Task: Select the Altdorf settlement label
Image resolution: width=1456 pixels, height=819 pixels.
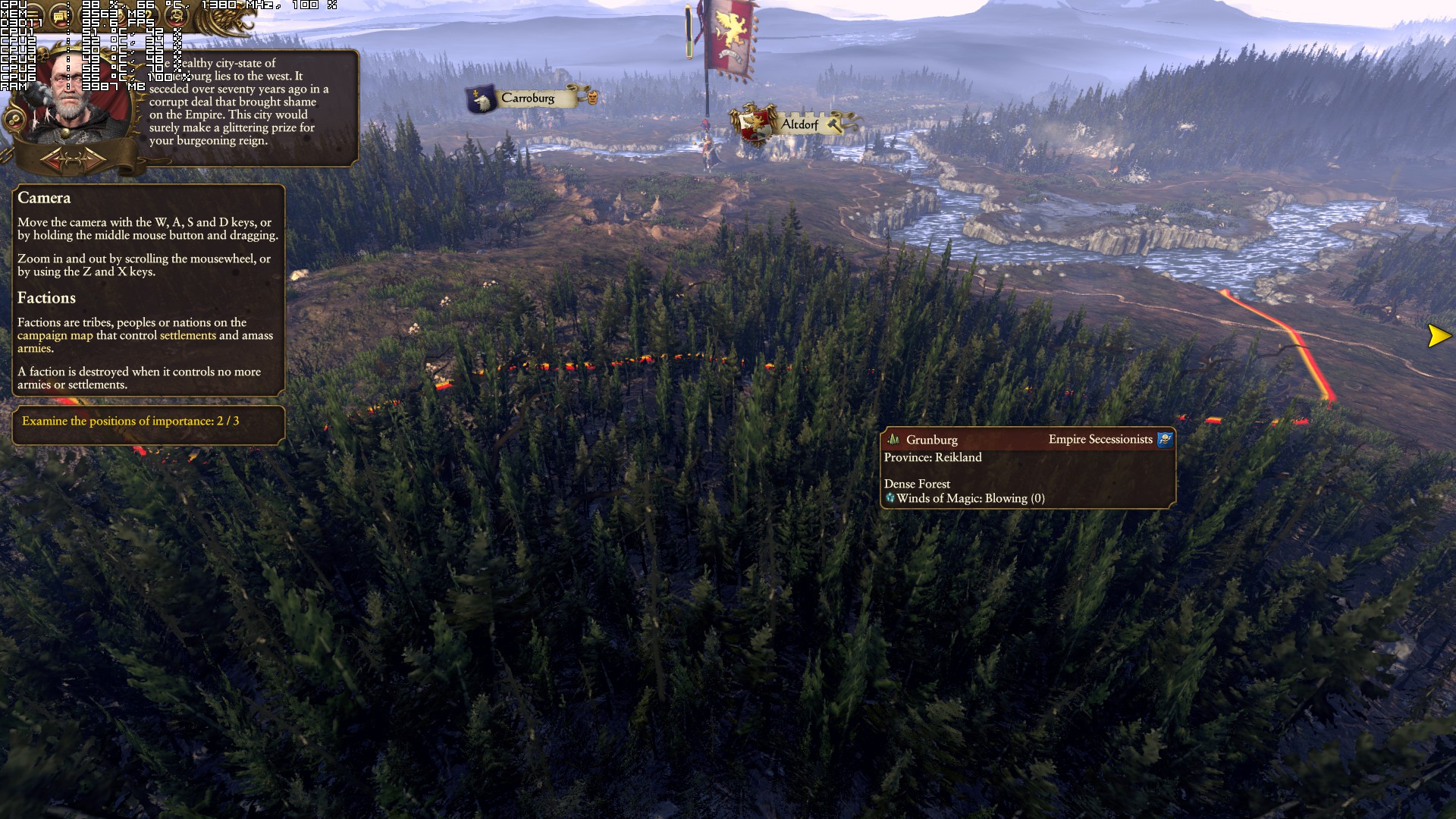Action: (x=799, y=124)
